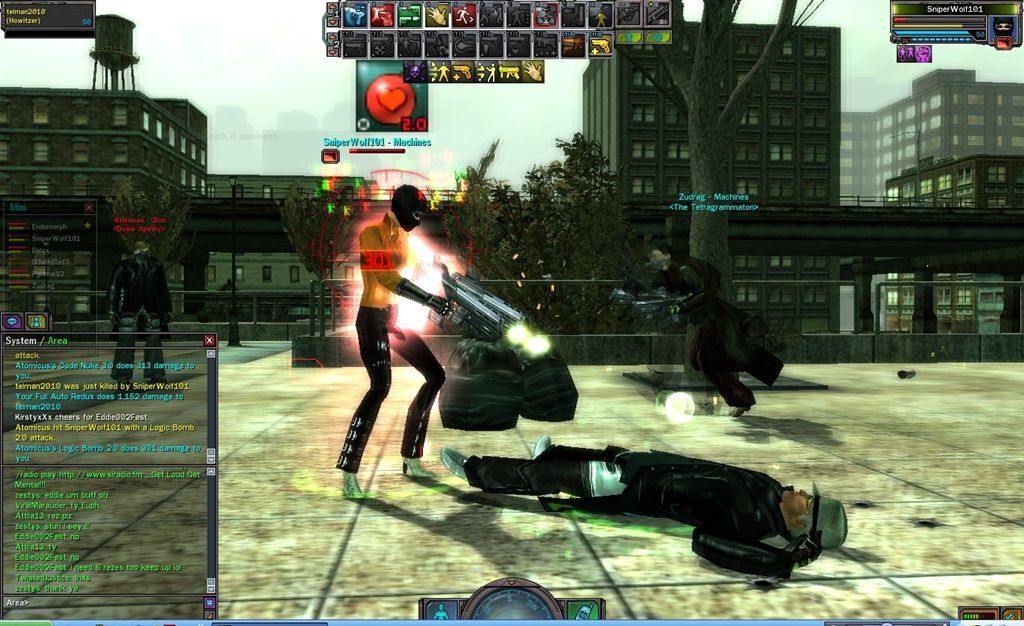This screenshot has height=626, width=1024.
Task: Click the purple skull status icon
Action: 413,72
